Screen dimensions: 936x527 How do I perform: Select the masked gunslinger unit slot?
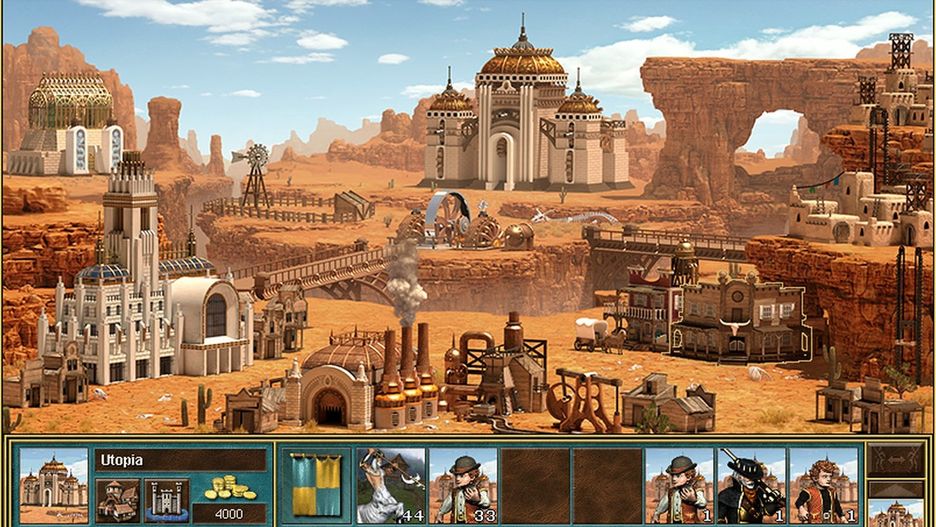751,484
